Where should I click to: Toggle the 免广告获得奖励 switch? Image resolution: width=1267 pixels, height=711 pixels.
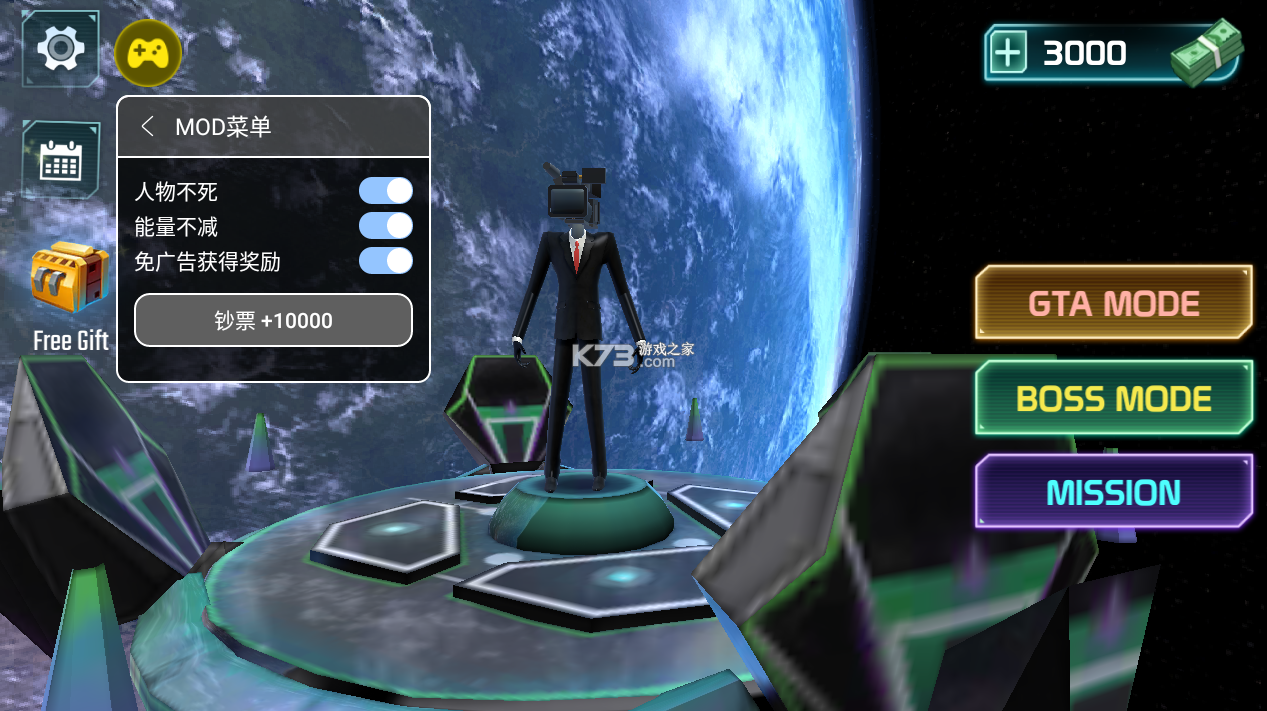(386, 261)
